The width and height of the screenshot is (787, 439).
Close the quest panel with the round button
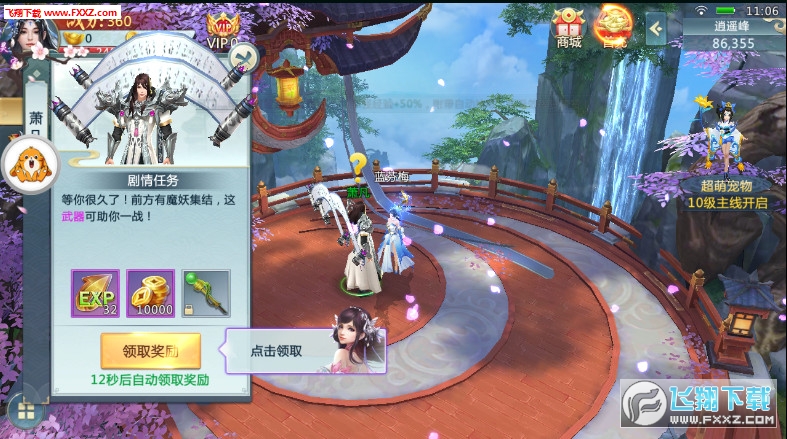241,56
